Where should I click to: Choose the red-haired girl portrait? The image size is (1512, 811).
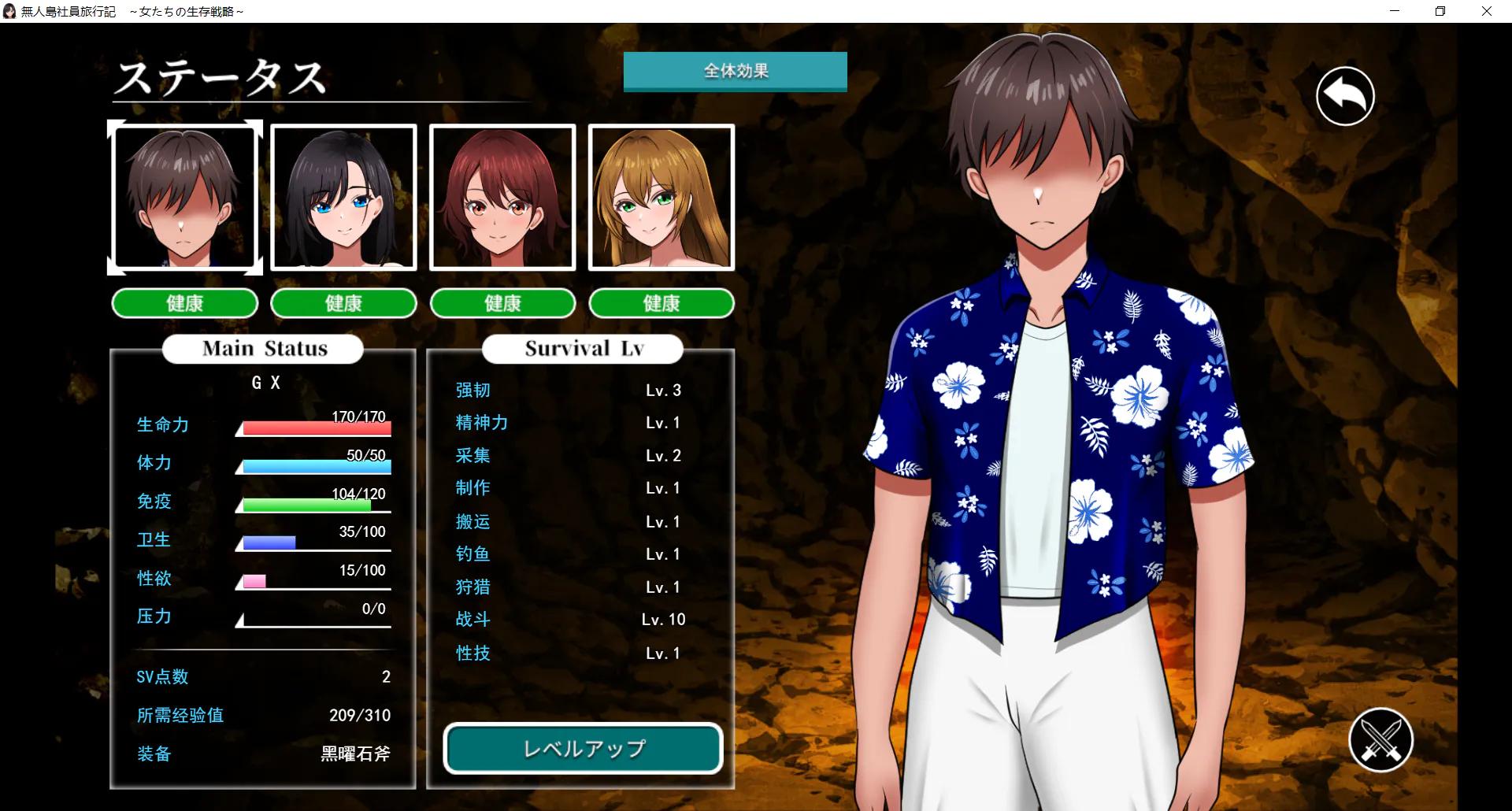click(502, 198)
